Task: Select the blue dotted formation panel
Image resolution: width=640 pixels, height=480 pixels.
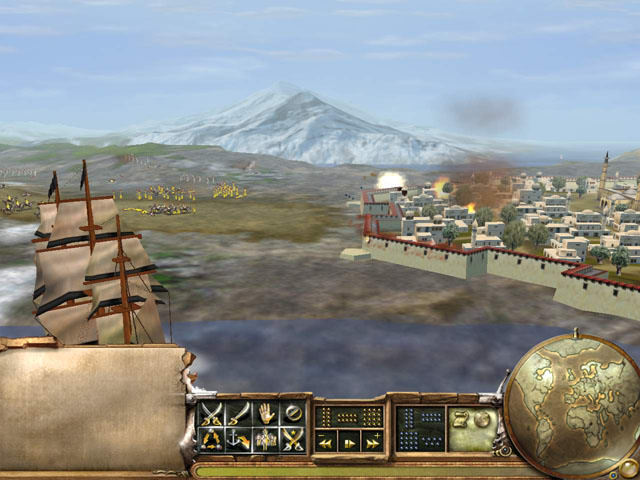Action: point(420,427)
